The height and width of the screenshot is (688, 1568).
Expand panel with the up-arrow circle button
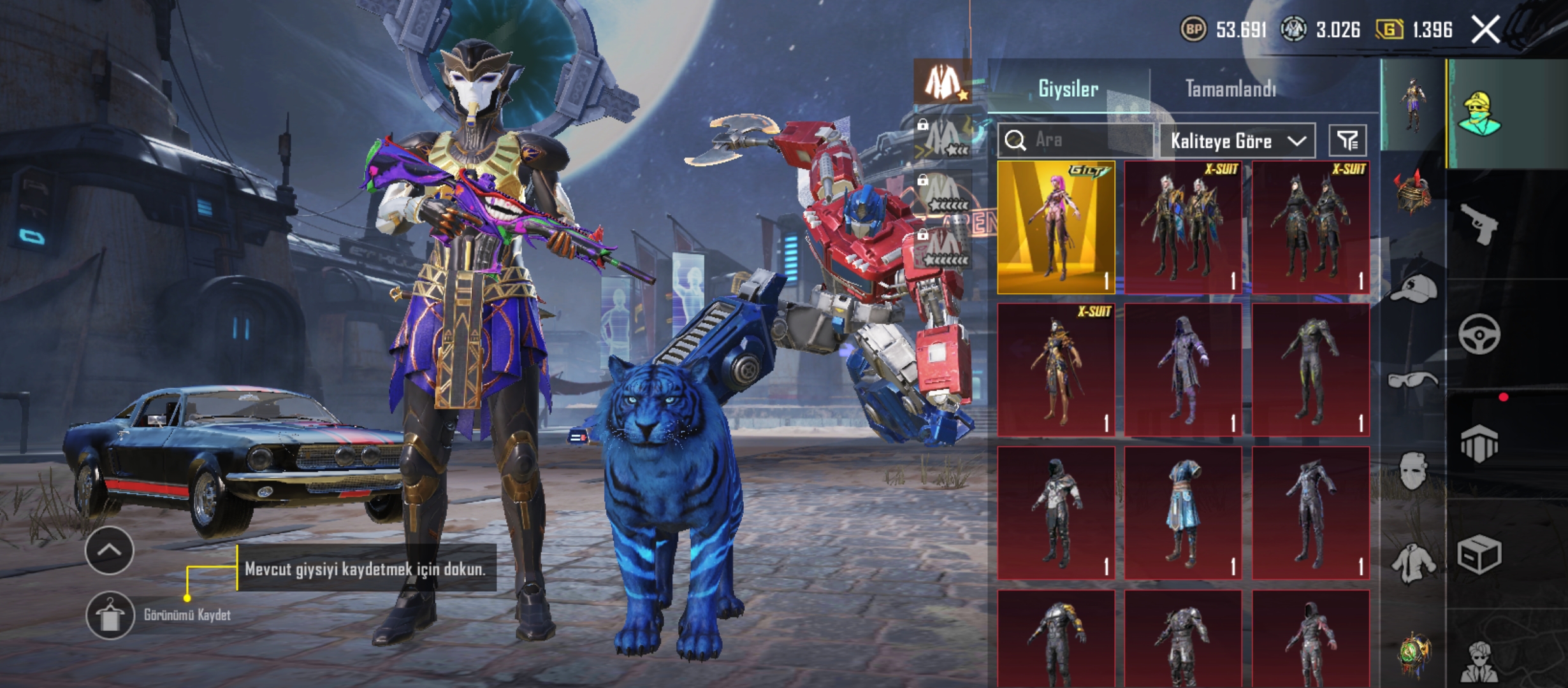[109, 550]
